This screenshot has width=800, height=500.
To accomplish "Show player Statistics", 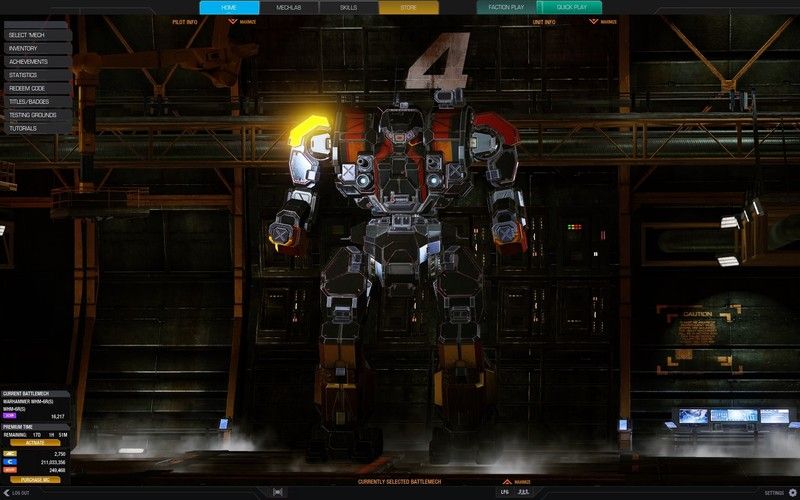I will pos(36,75).
